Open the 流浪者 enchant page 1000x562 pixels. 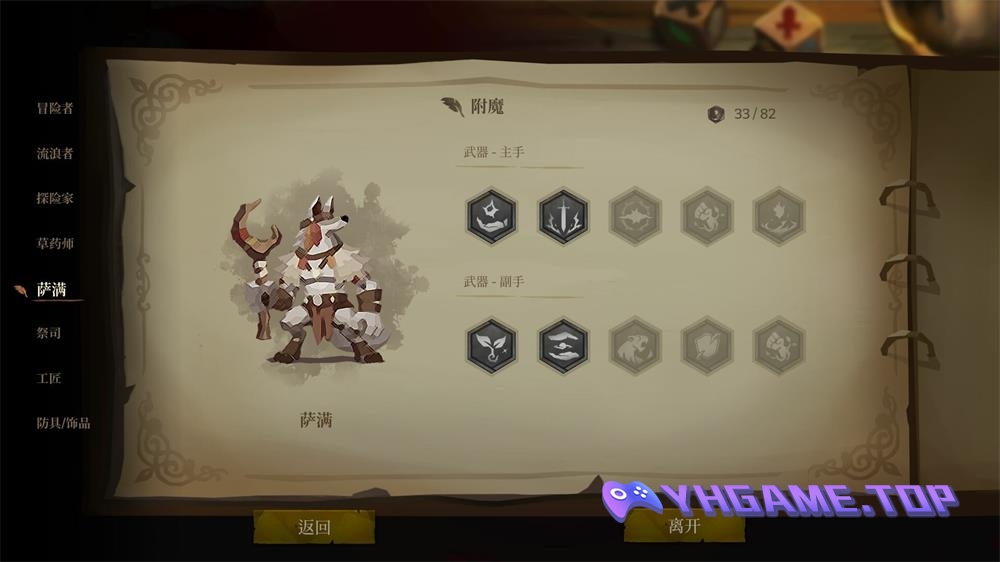tap(55, 153)
